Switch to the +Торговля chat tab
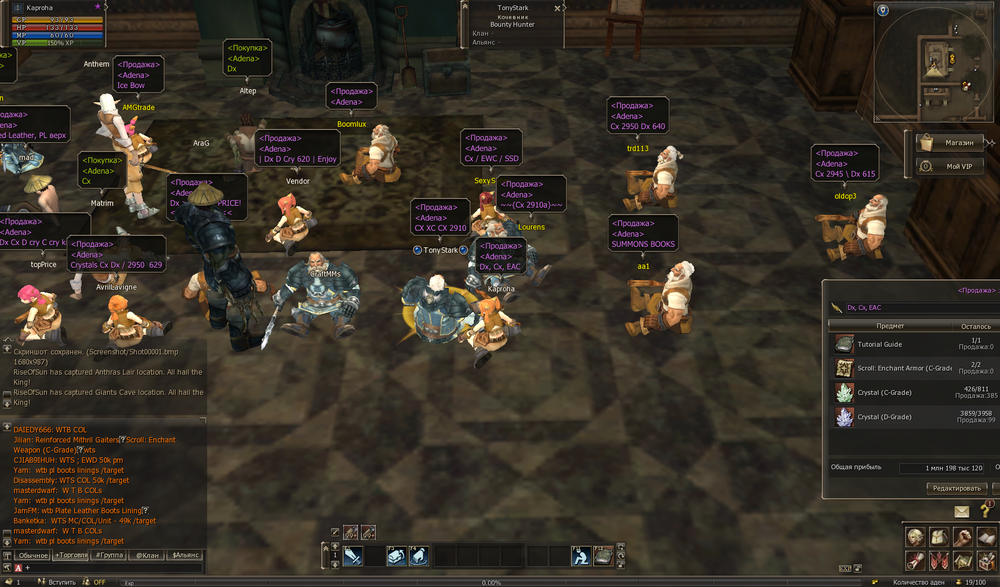 tap(72, 554)
